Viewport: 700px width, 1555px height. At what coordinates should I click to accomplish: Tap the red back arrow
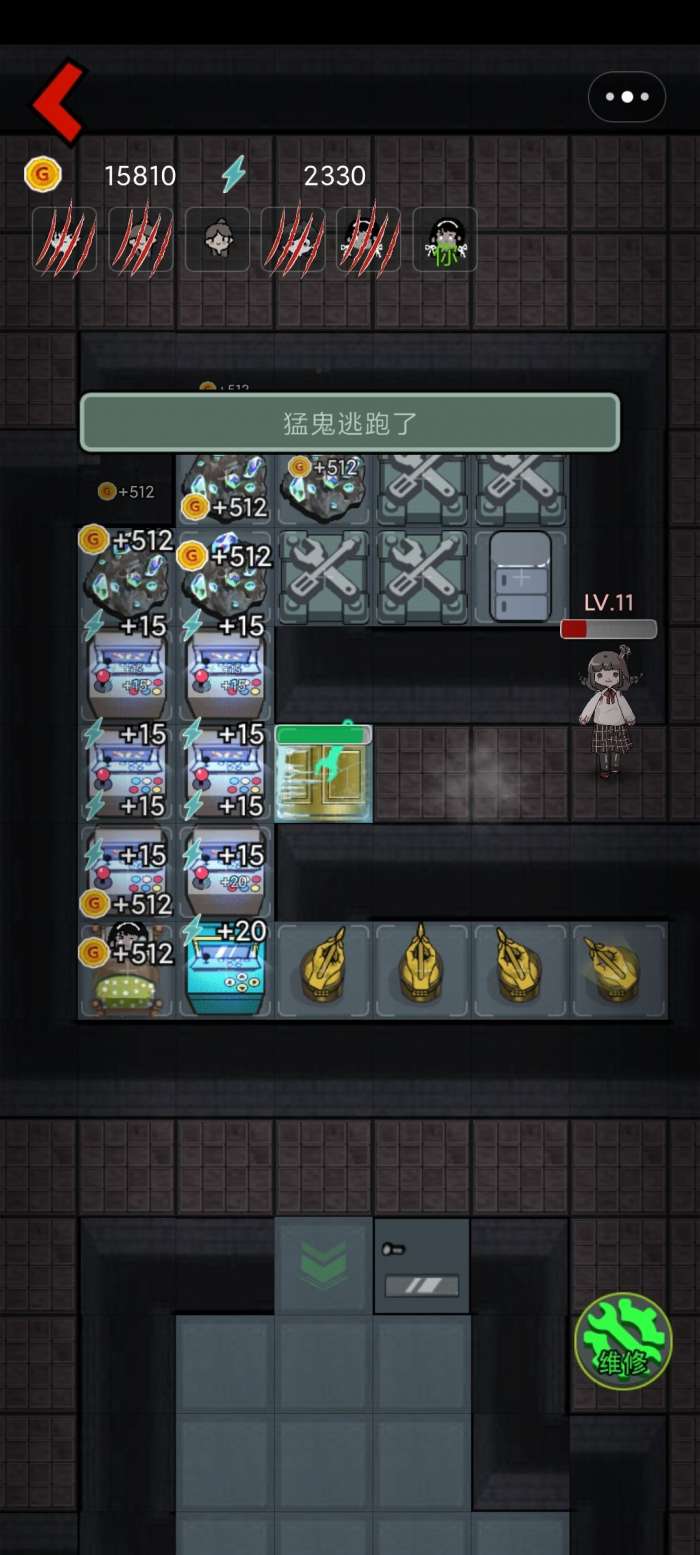[58, 100]
